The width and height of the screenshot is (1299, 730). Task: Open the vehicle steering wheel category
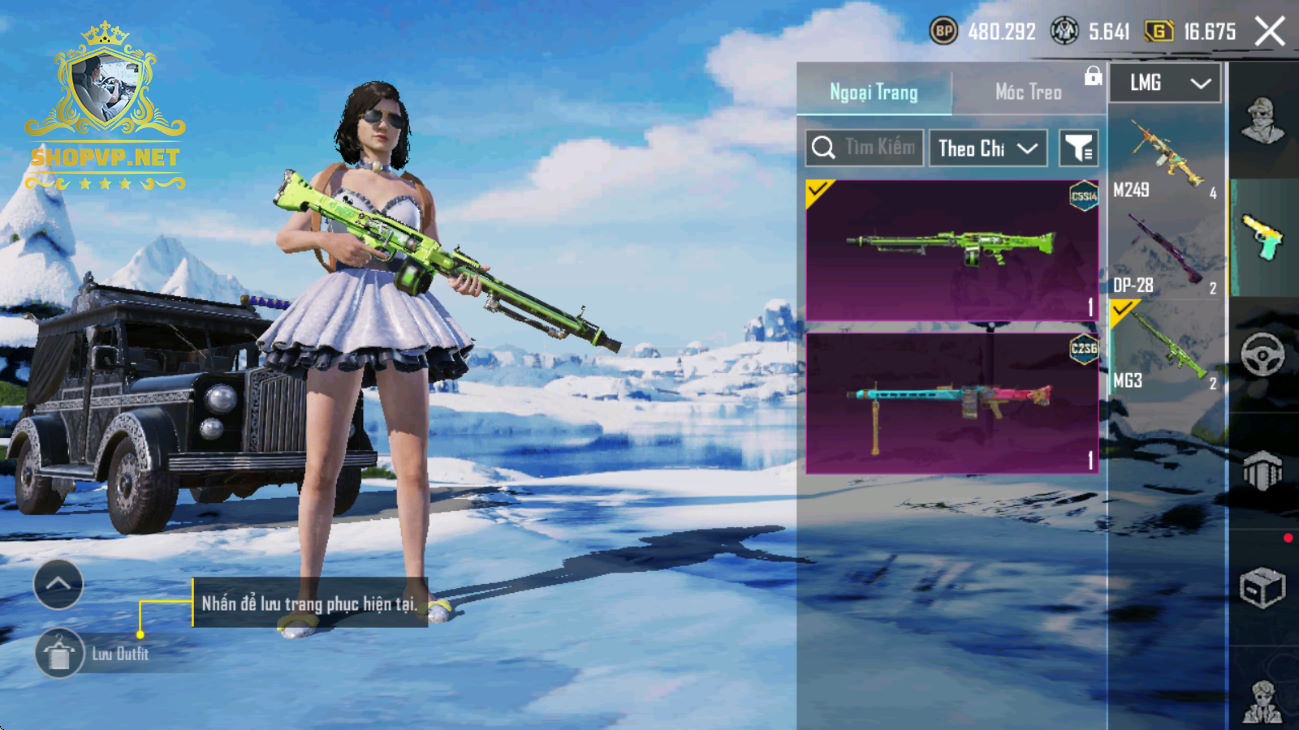[x=1263, y=355]
